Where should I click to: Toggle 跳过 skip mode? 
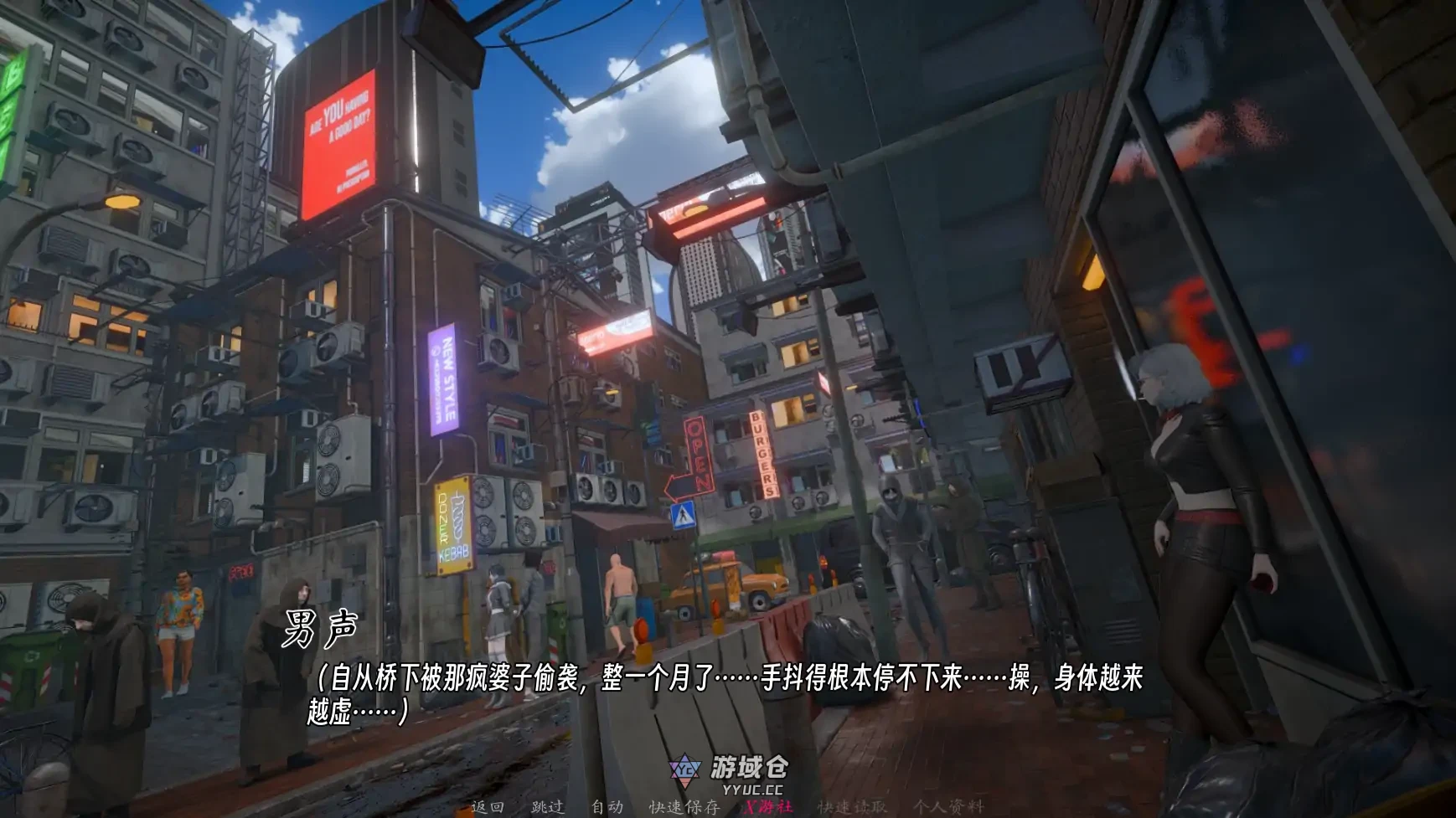548,806
